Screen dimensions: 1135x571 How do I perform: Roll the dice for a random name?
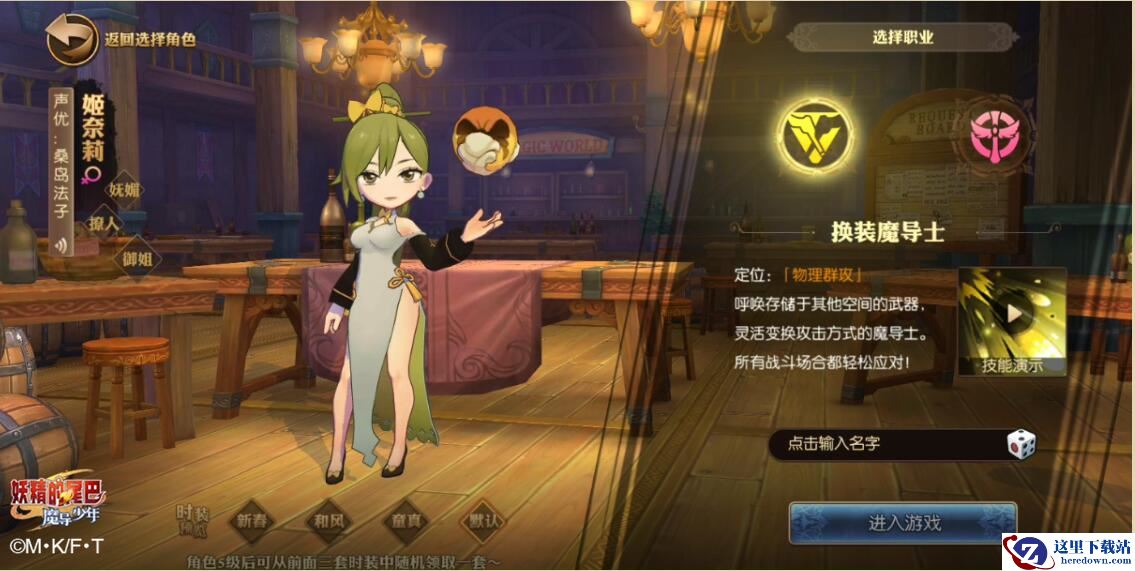point(1020,444)
